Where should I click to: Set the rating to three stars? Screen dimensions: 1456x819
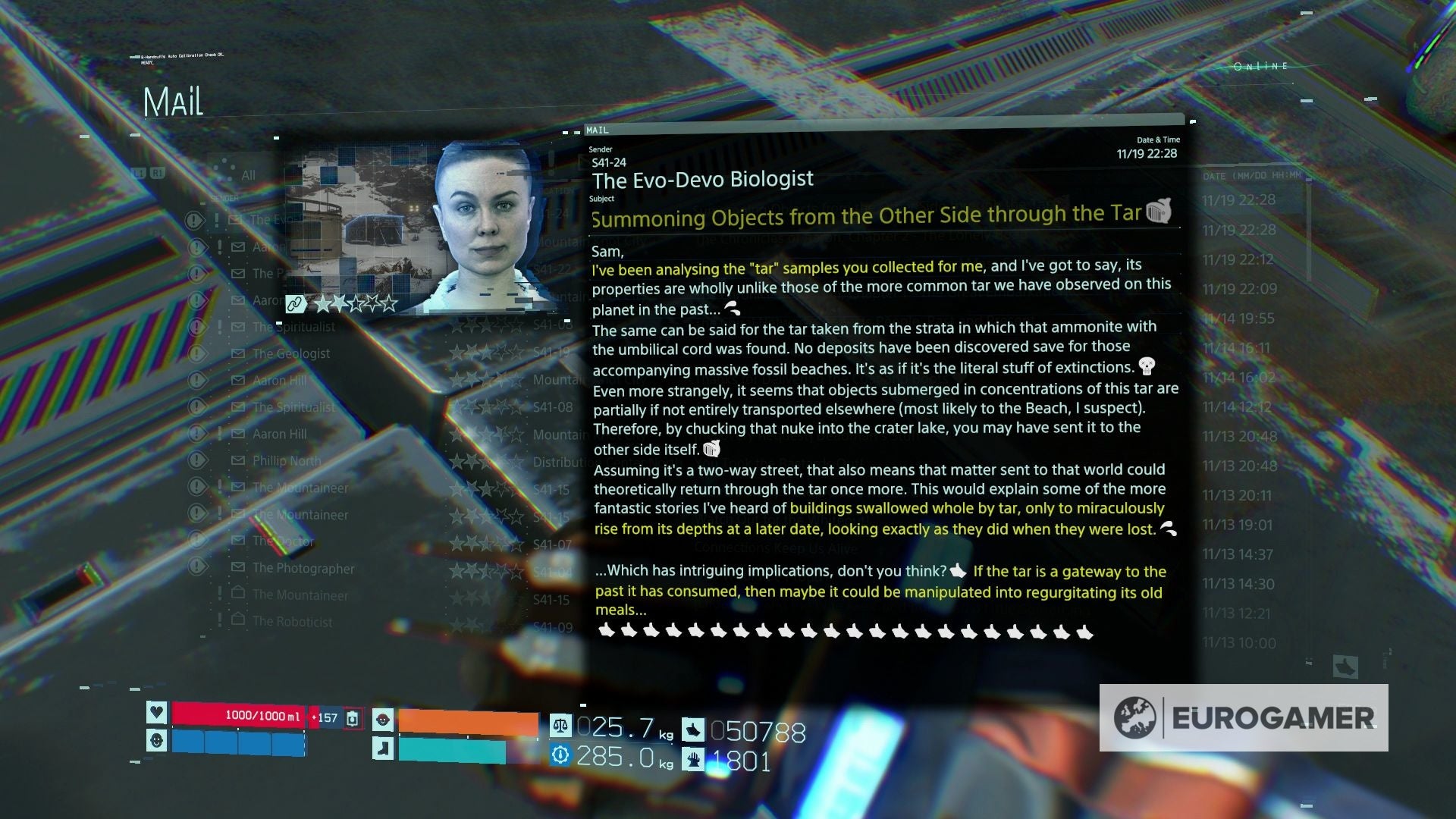pyautogui.click(x=358, y=303)
